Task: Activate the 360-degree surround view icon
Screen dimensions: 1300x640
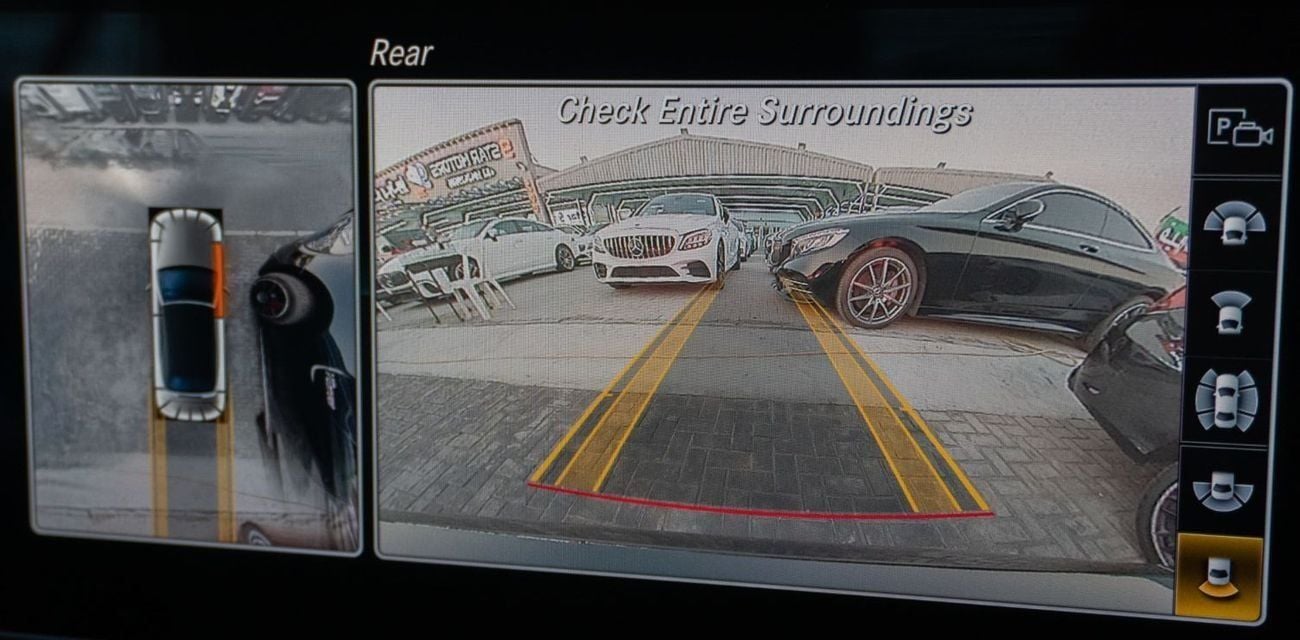Action: [x=1225, y=399]
